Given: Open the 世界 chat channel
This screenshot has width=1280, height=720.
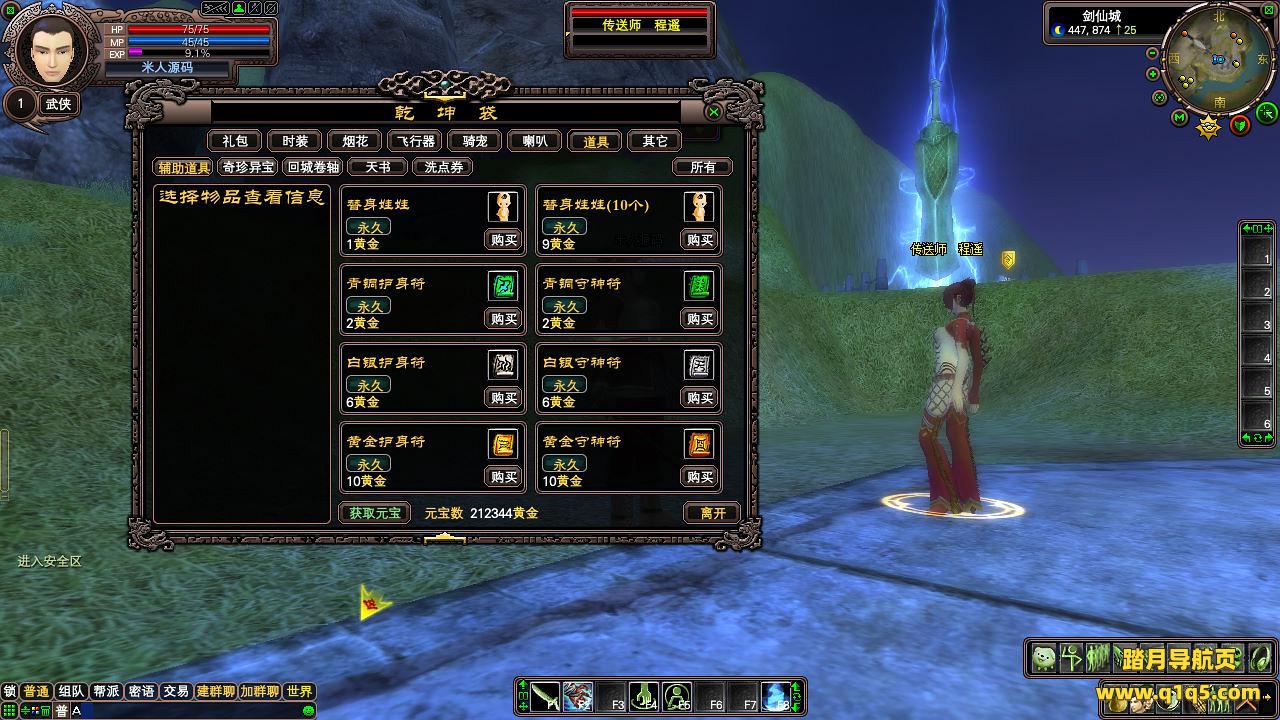Looking at the screenshot, I should click(299, 691).
